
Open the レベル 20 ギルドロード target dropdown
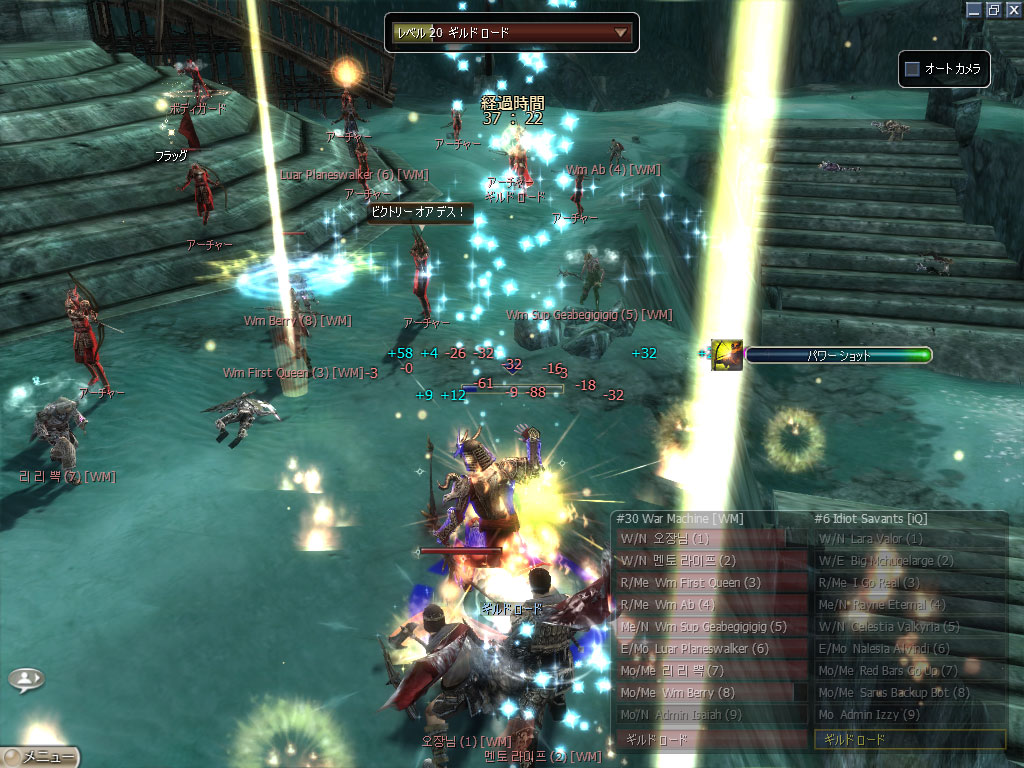click(621, 33)
